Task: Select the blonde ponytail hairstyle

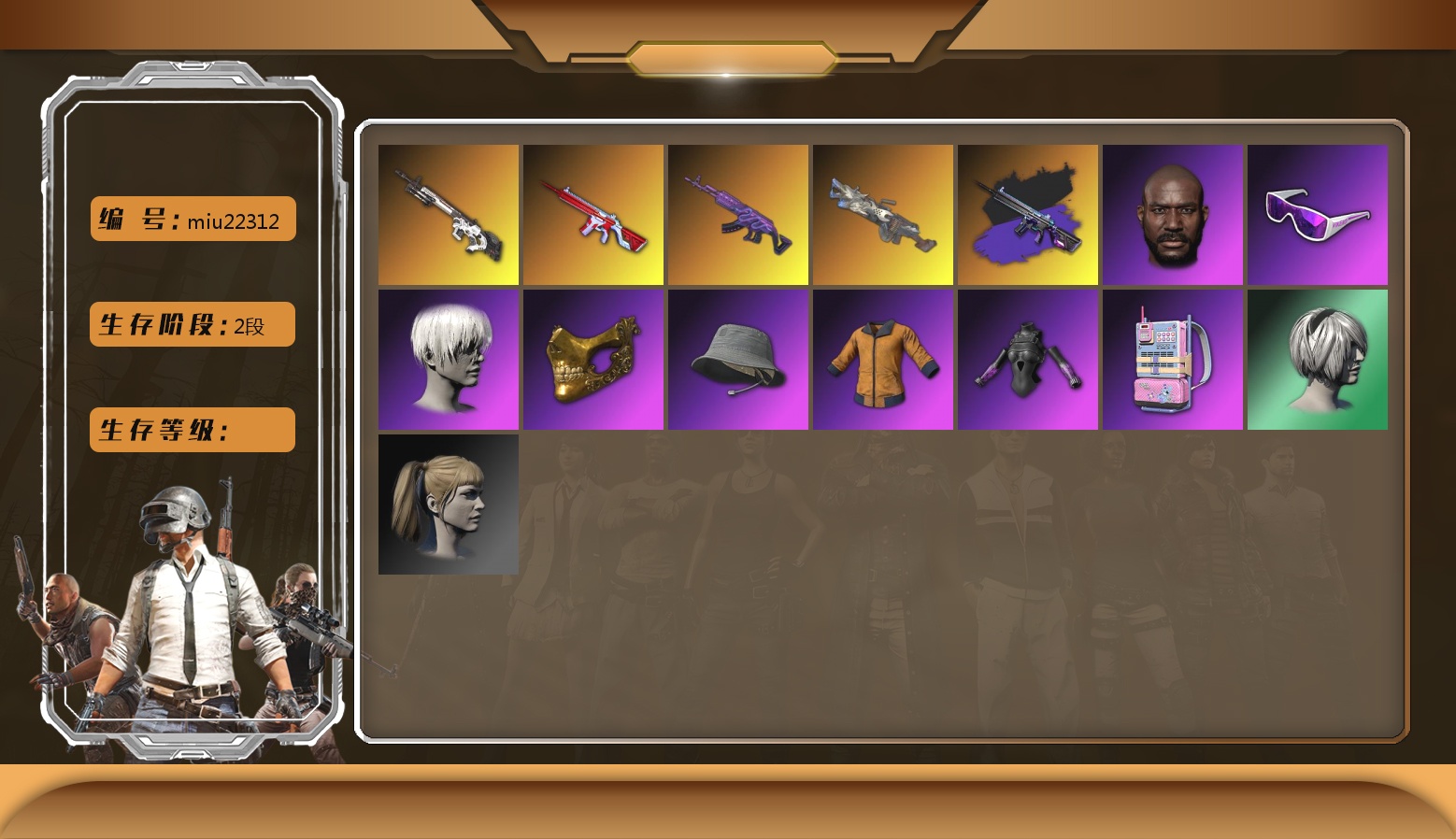Action: 449,505
